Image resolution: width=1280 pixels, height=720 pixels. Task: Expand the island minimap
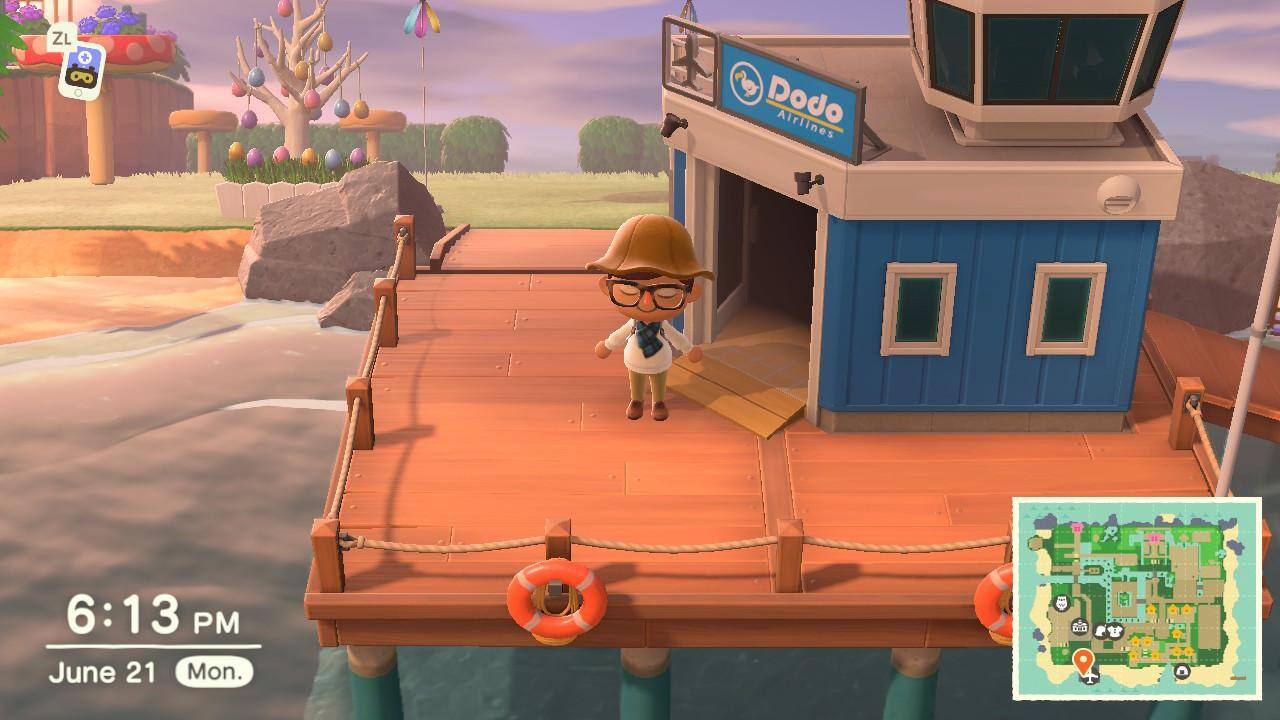1137,599
